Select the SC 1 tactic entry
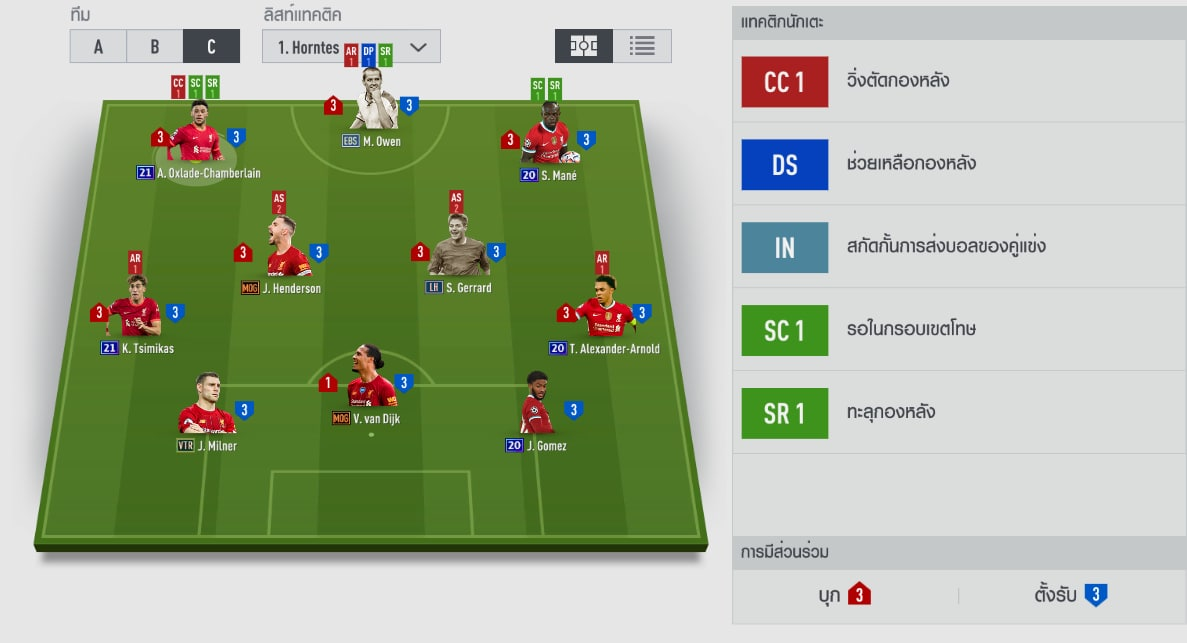The height and width of the screenshot is (643, 1187). (785, 331)
